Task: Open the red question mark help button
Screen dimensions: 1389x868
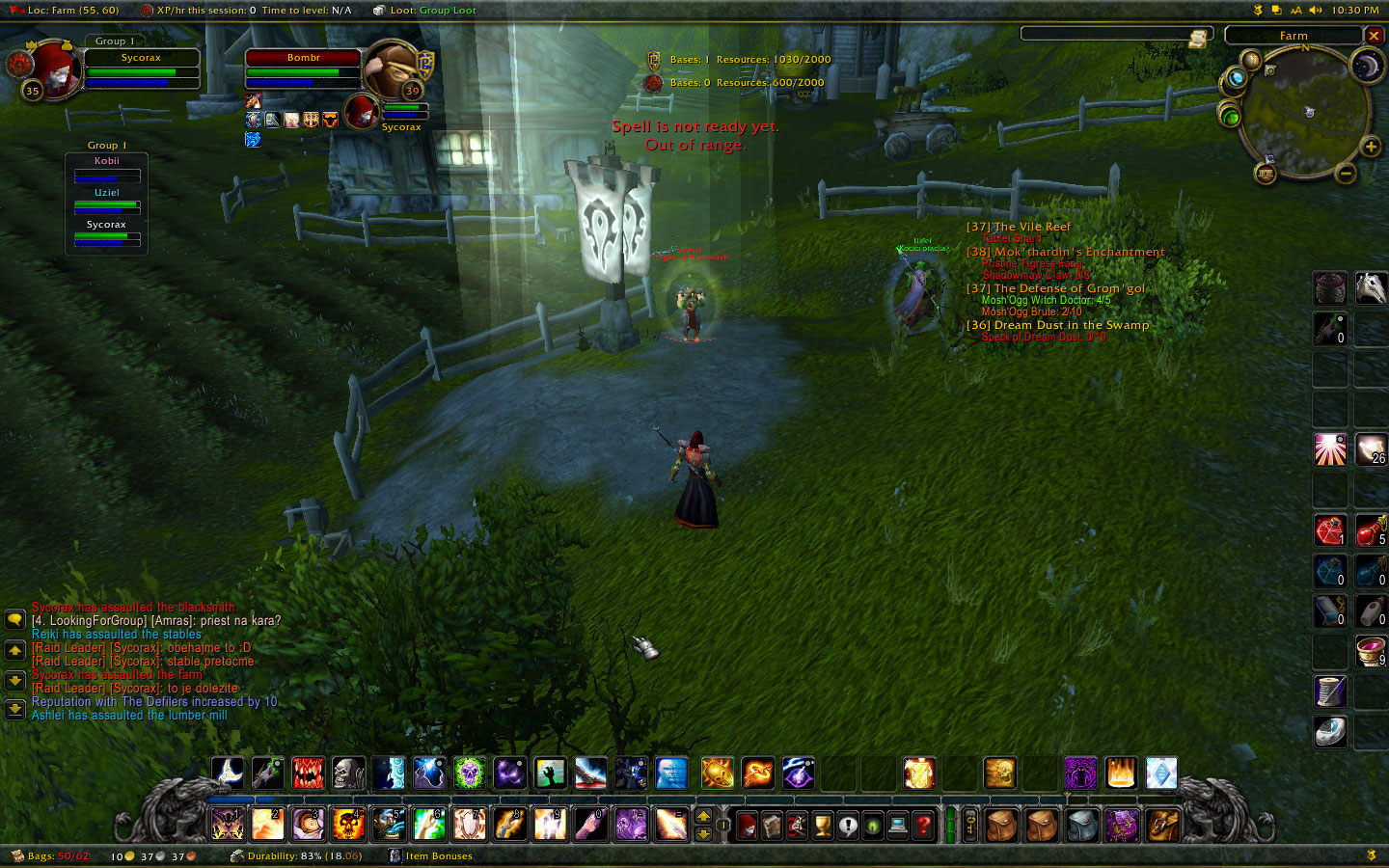Action: (923, 826)
